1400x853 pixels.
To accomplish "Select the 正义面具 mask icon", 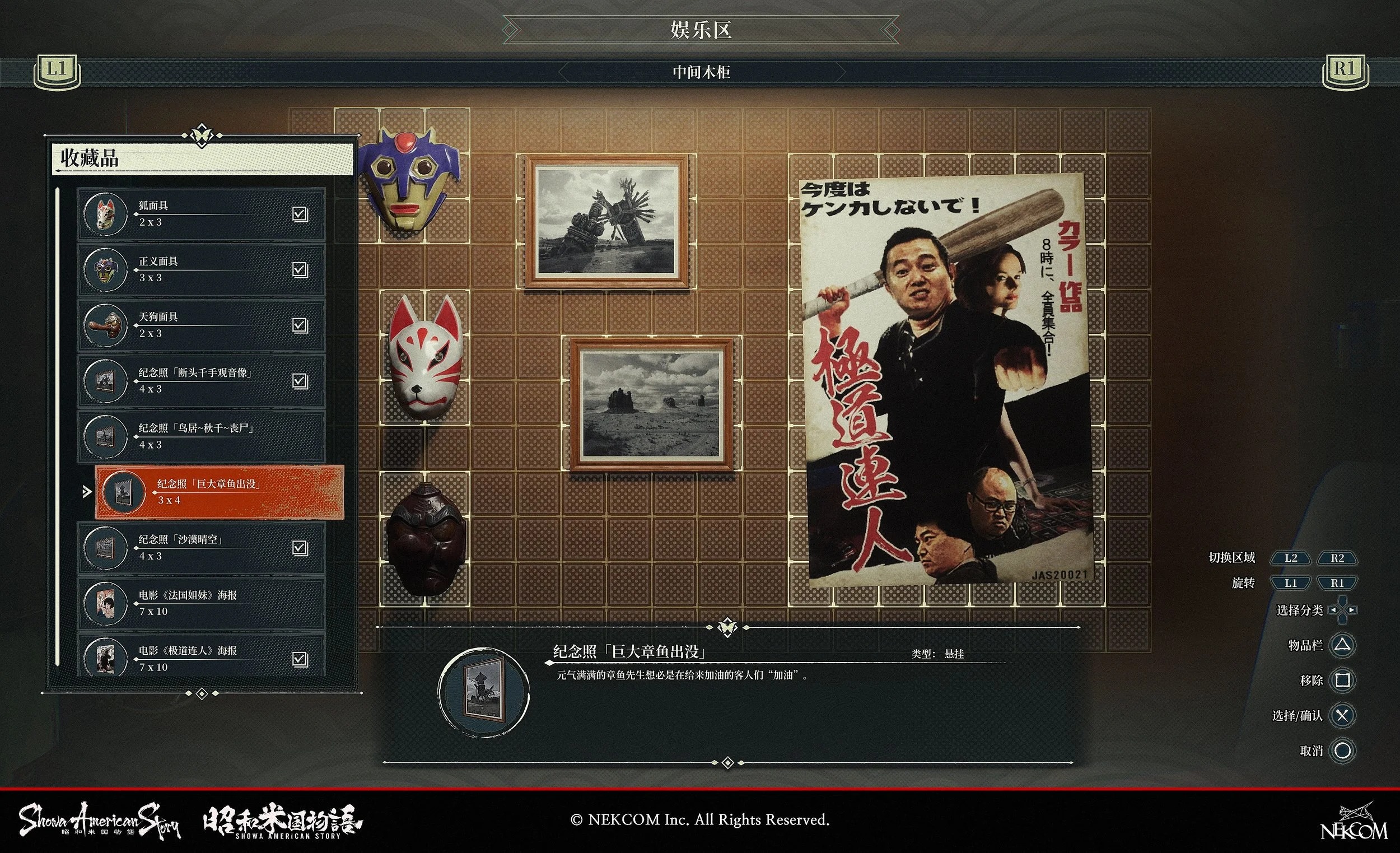I will click(x=105, y=271).
